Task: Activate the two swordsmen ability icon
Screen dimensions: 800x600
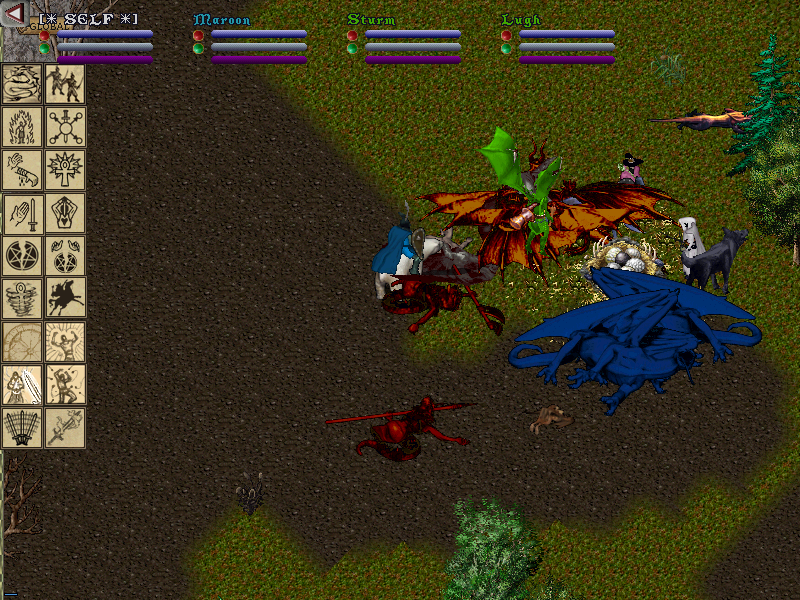Action: pyautogui.click(x=65, y=84)
